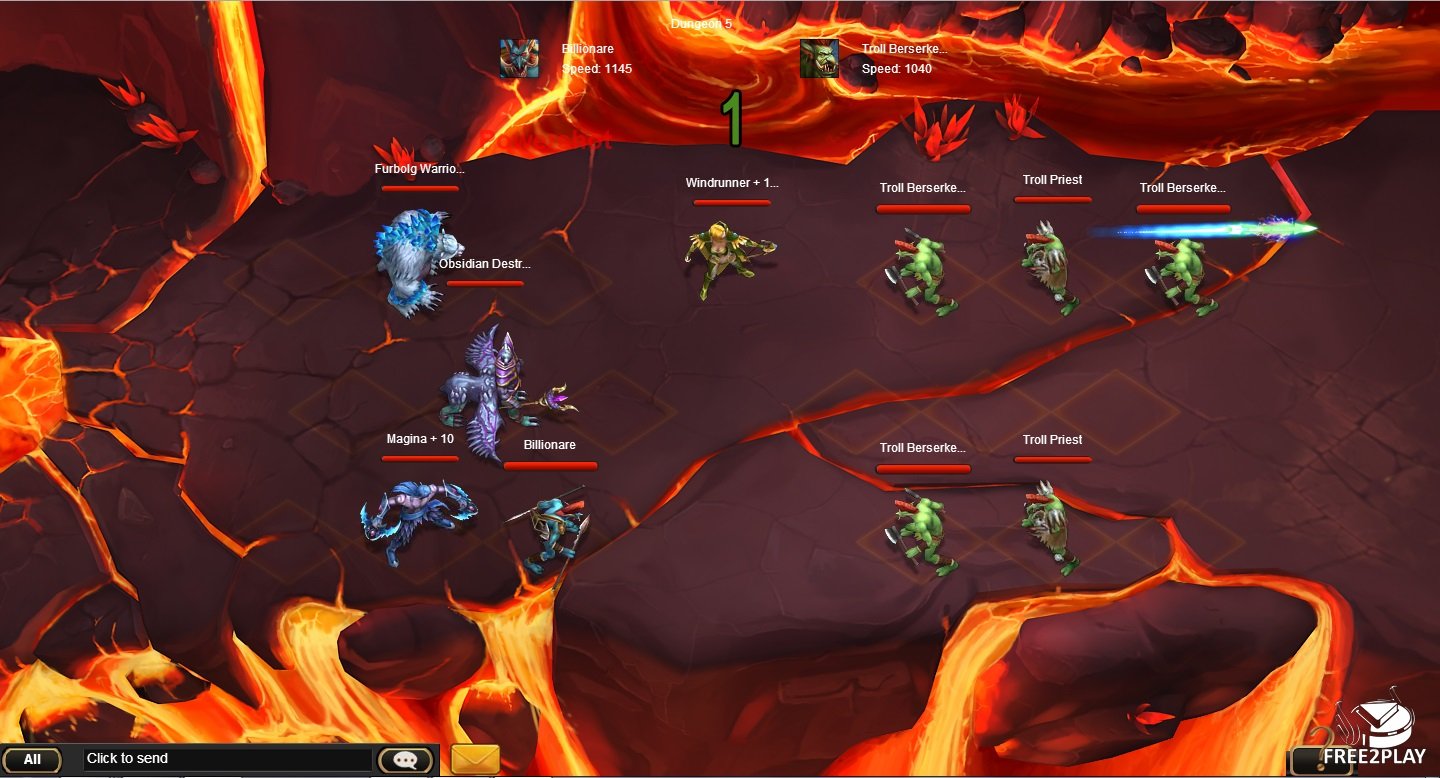Open the yellow envelope mailbox
1440x778 pixels.
(475, 759)
